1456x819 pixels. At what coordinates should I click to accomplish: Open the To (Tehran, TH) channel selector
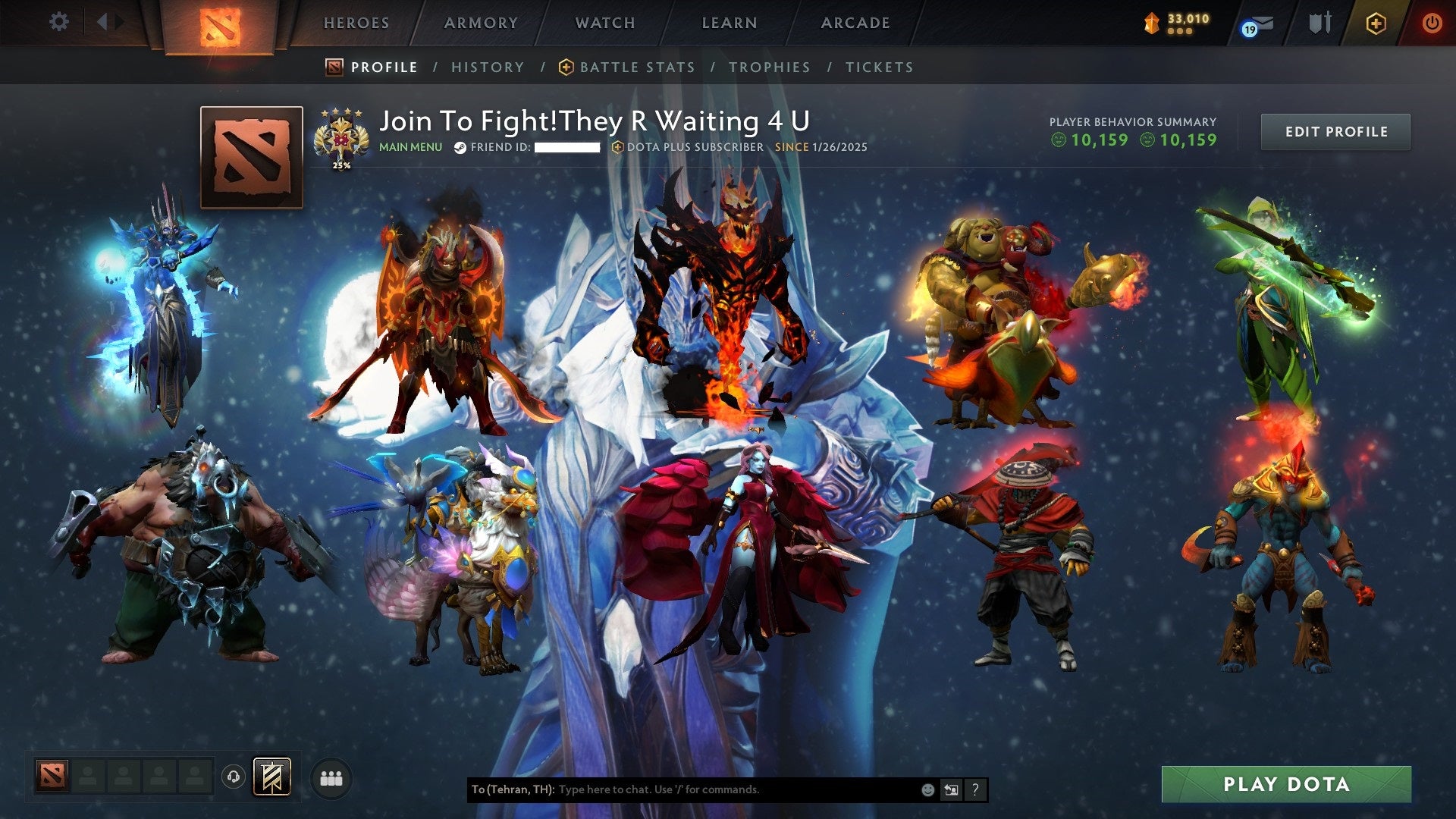tap(514, 789)
